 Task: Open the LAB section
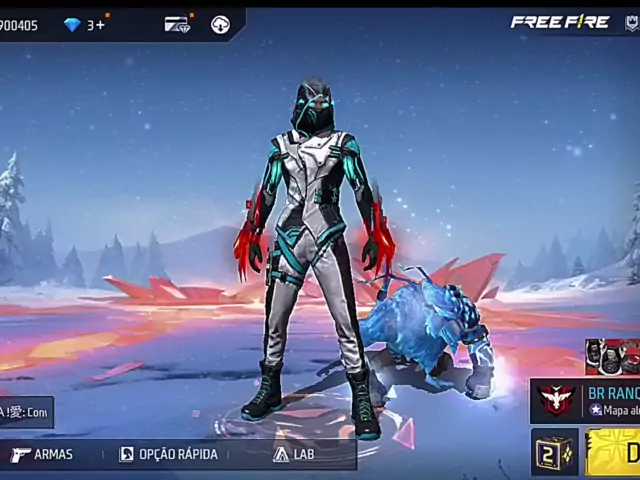[x=294, y=454]
